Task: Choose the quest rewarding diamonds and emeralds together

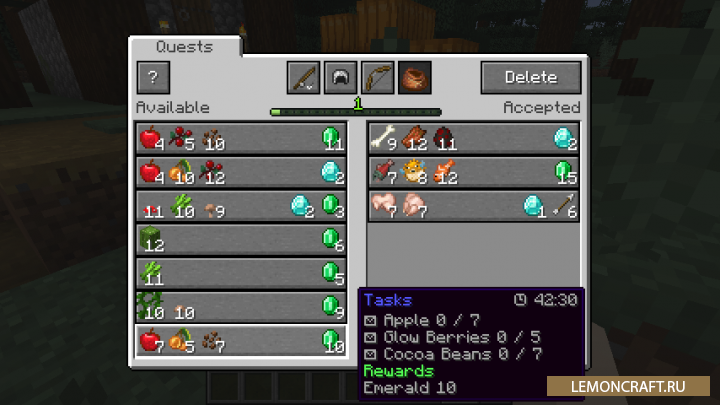Action: click(x=241, y=206)
